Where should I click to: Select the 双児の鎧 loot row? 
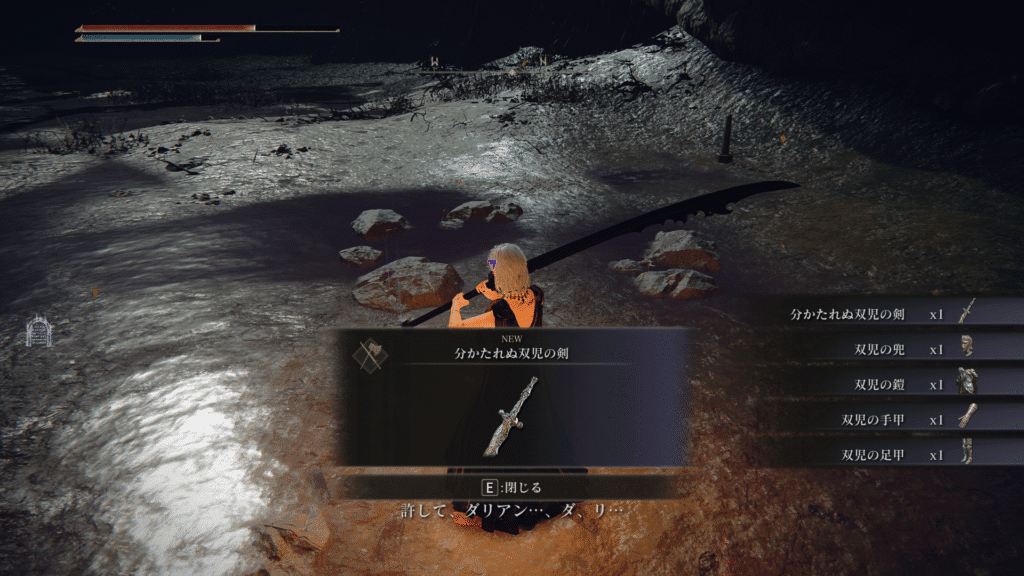click(x=880, y=384)
